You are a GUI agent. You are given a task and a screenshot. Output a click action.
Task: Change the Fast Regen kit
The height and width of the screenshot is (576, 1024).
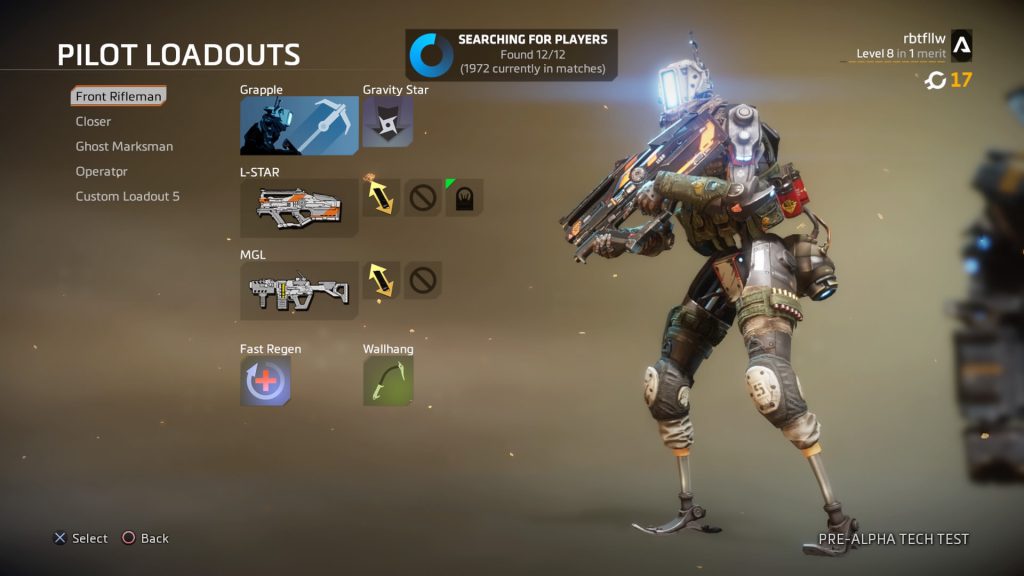265,381
